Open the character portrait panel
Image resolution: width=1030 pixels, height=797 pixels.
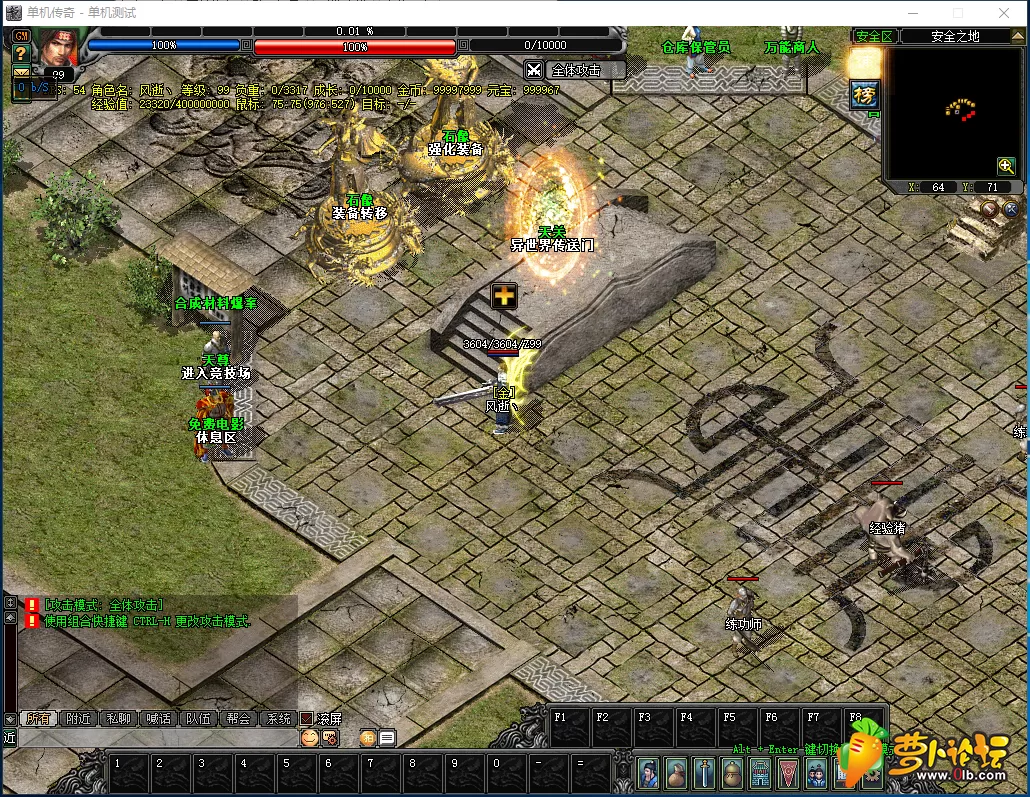58,47
